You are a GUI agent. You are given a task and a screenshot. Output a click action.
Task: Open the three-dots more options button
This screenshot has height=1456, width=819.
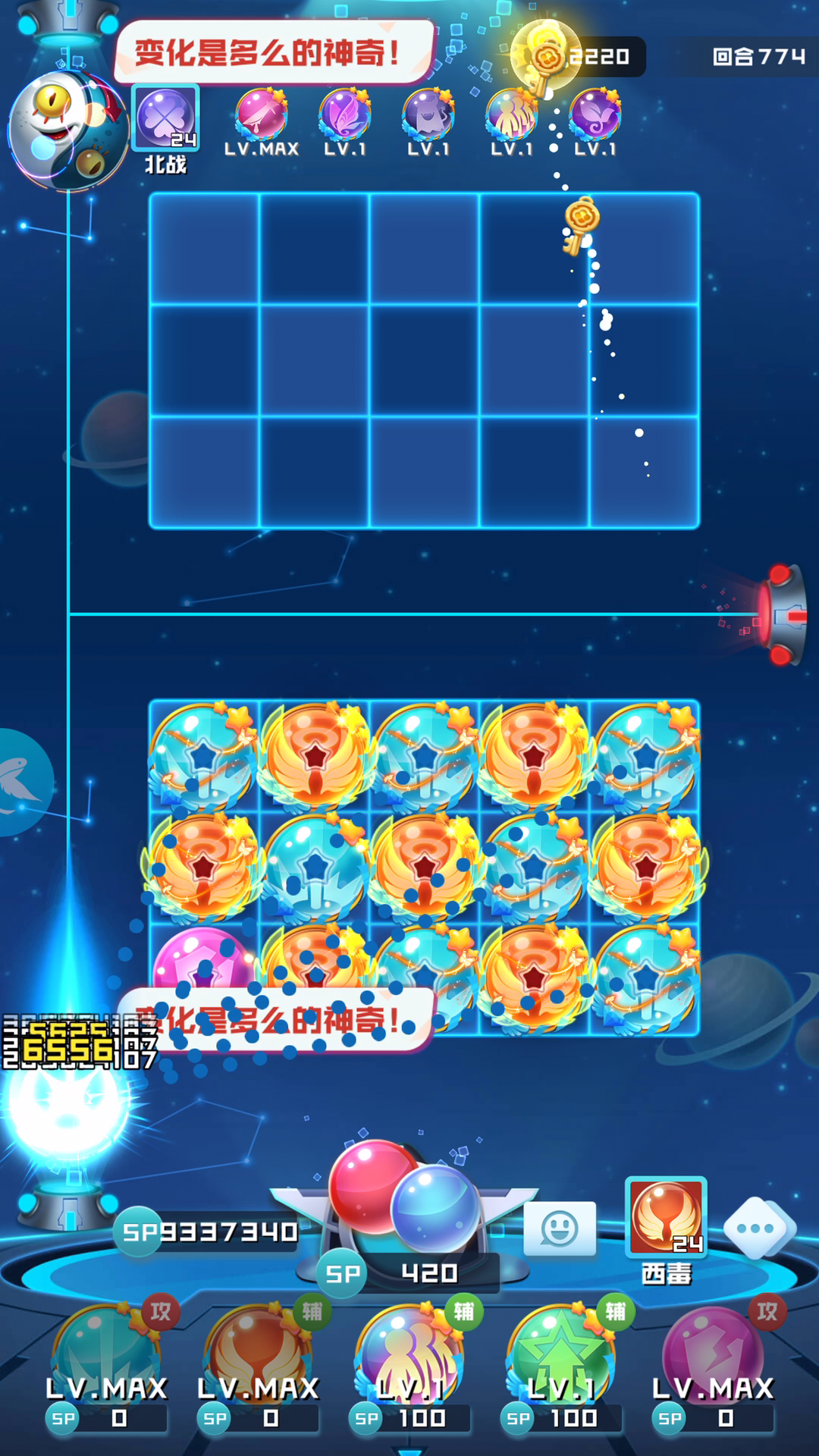pos(759,1228)
